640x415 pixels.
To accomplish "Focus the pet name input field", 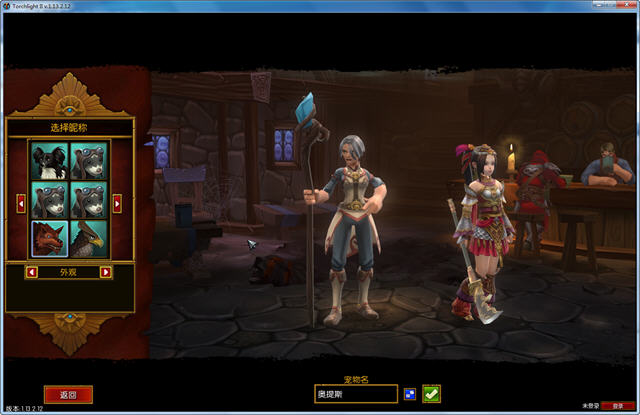I will coord(355,394).
